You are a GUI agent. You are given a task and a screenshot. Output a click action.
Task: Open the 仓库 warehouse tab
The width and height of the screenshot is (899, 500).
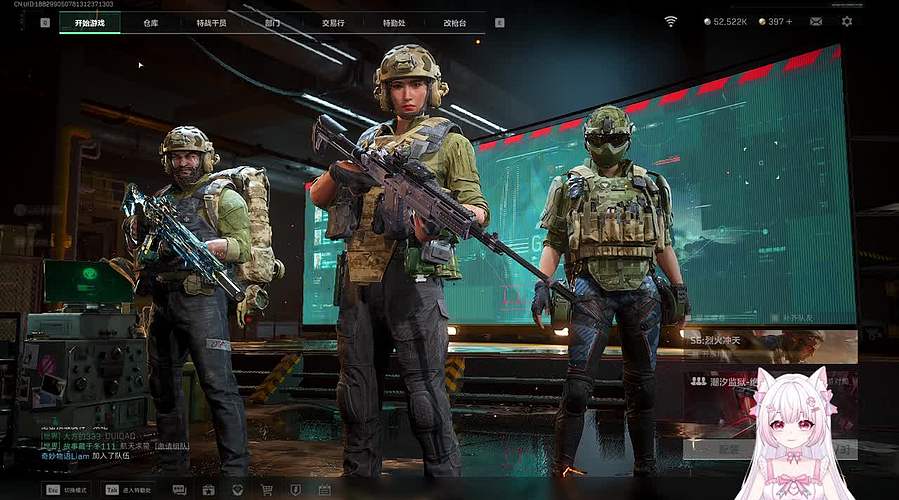pos(150,22)
